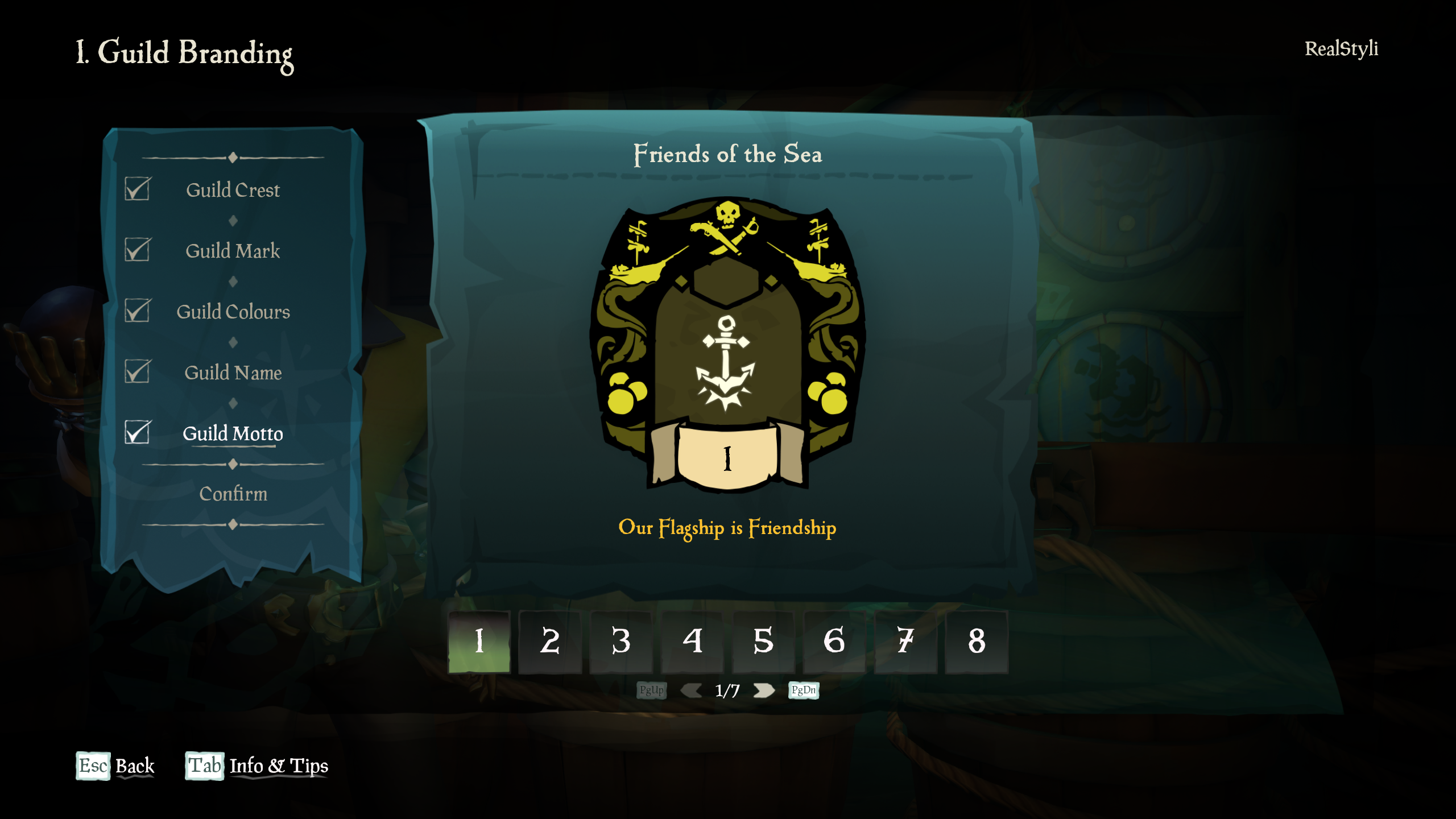Go back with the Back button
1456x819 pixels.
pyautogui.click(x=115, y=766)
